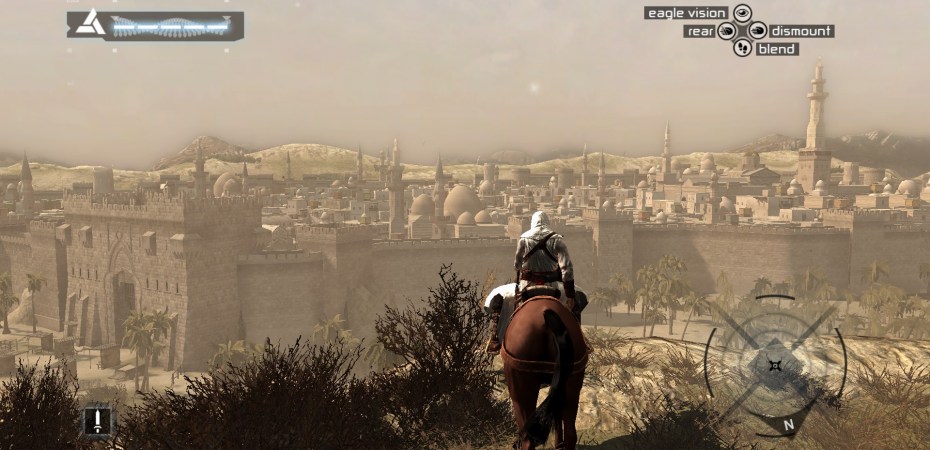The image size is (930, 450).
Task: Trigger the blend action
Action: (x=777, y=49)
